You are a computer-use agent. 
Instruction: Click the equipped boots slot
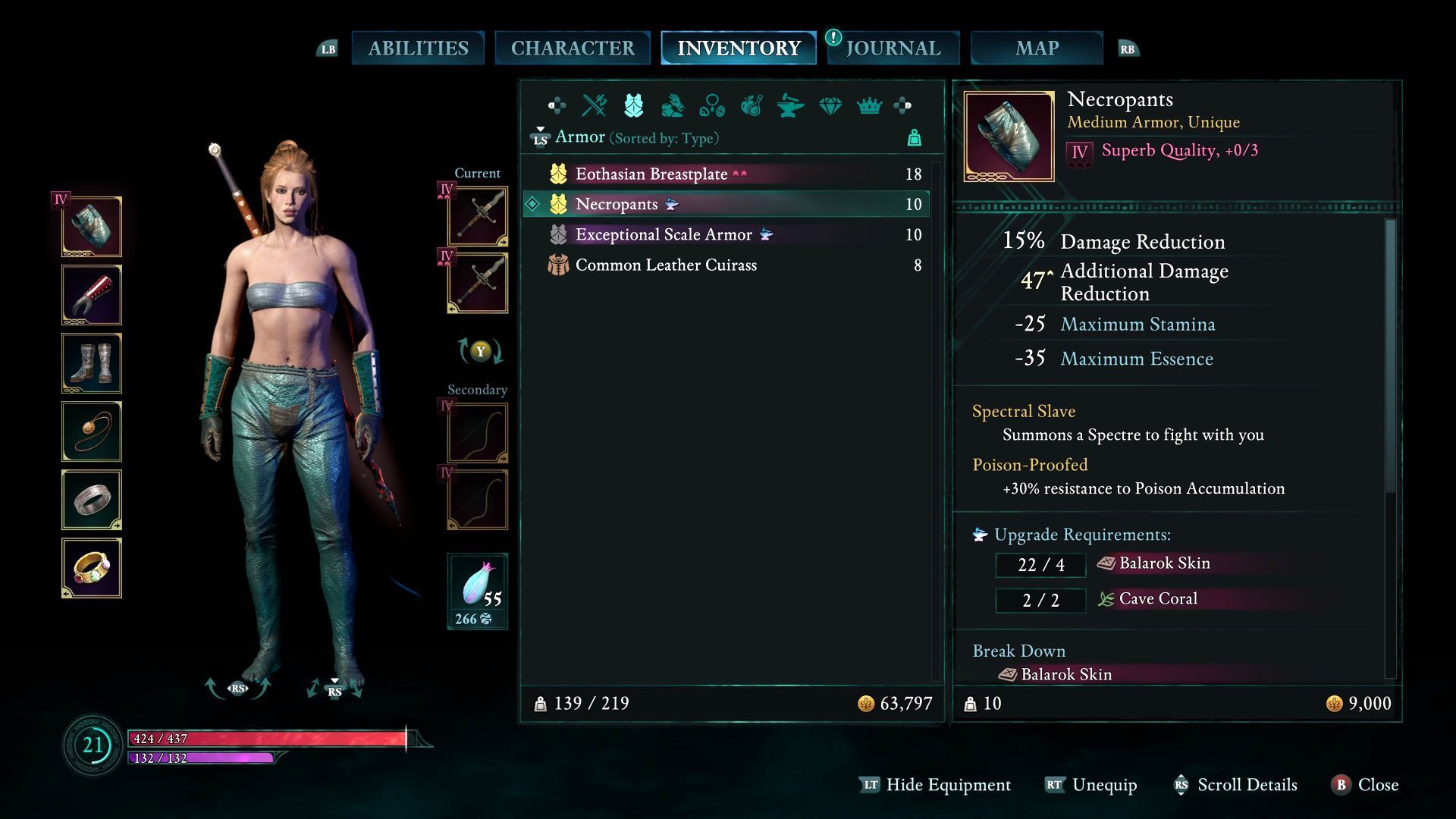(x=92, y=363)
